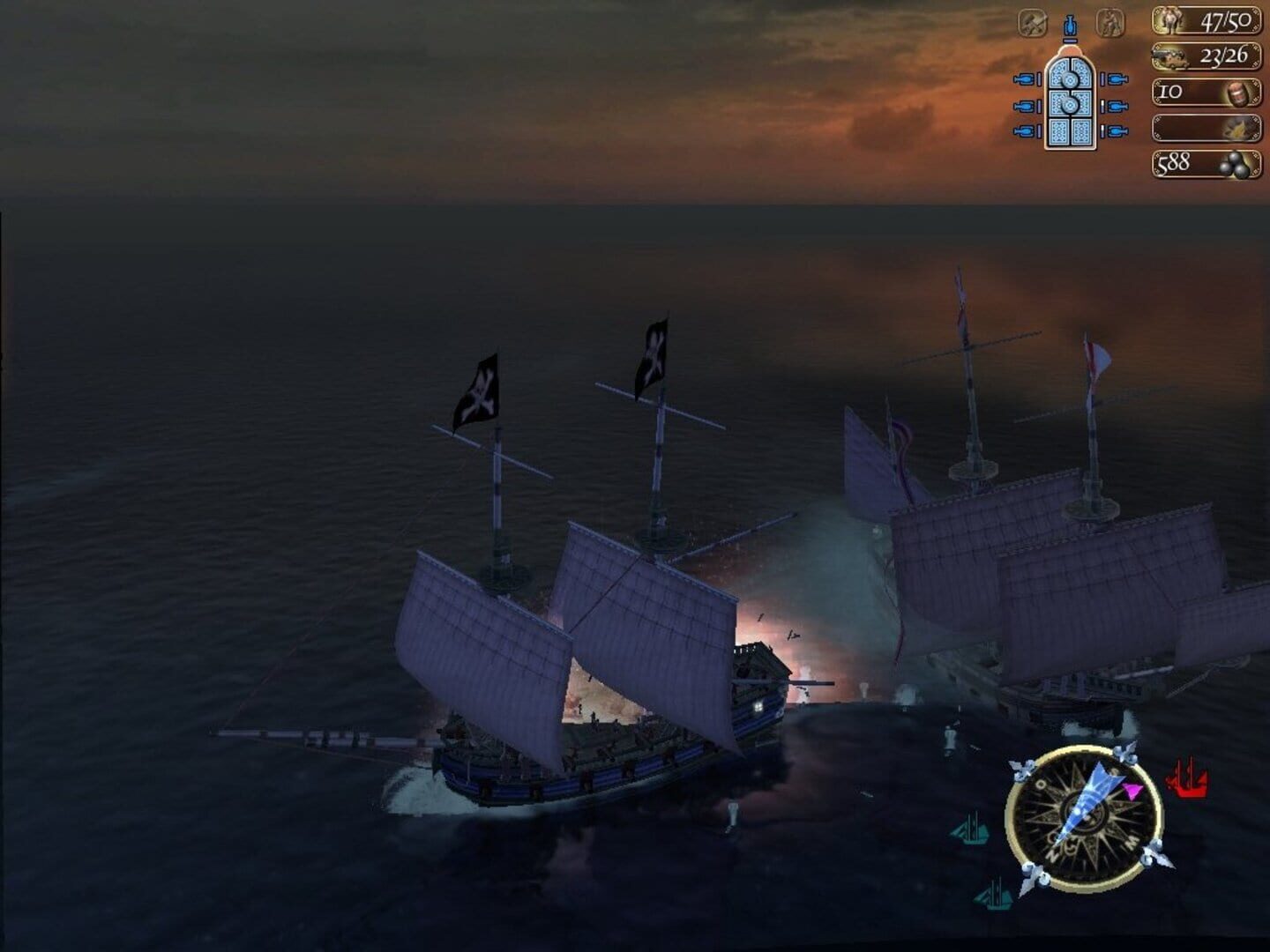
Task: Select the cannon icon showing 23/26
Action: pyautogui.click(x=1170, y=56)
